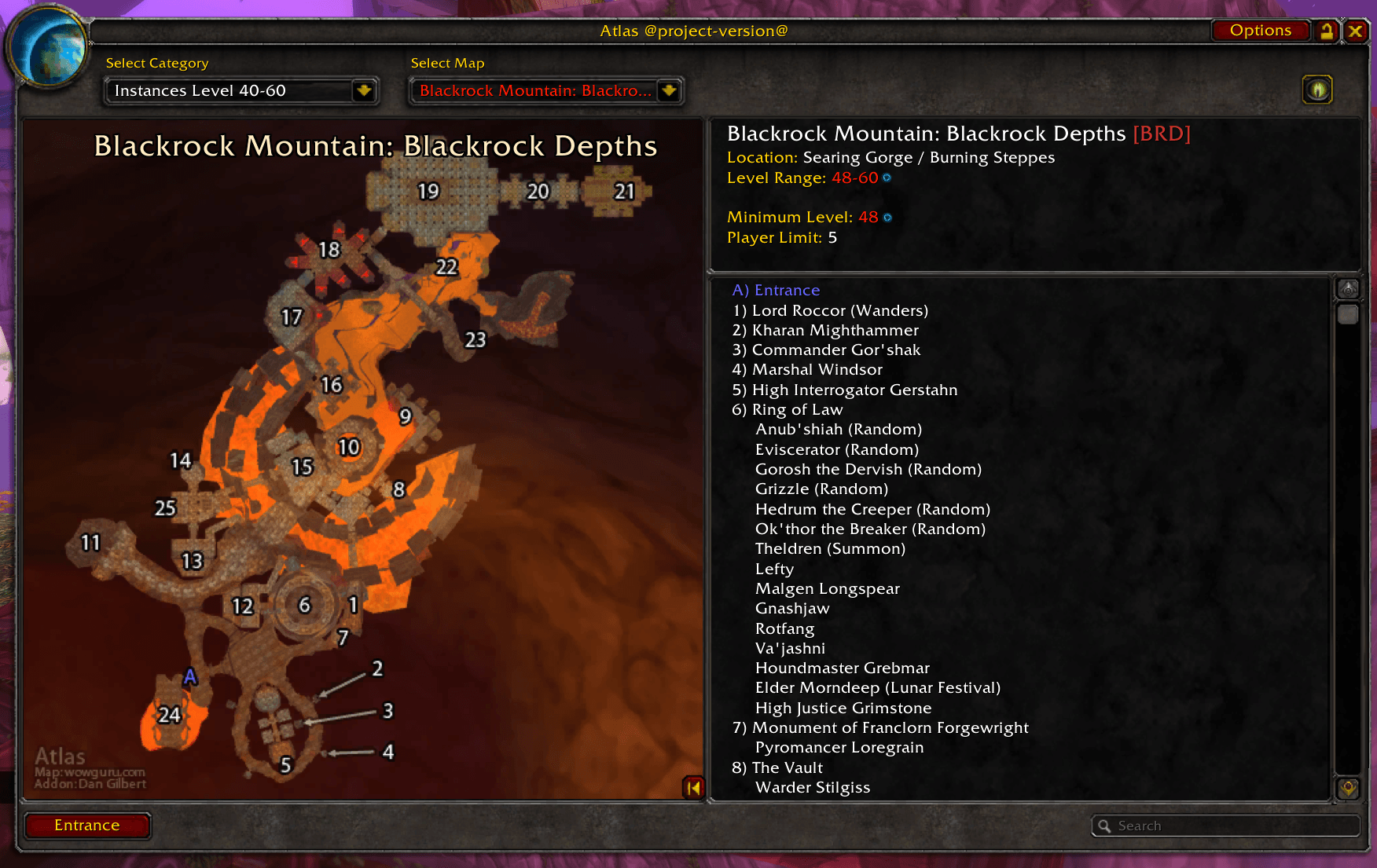The width and height of the screenshot is (1377, 868).
Task: Select High Interrogator Gerstahn in the list
Action: (845, 390)
